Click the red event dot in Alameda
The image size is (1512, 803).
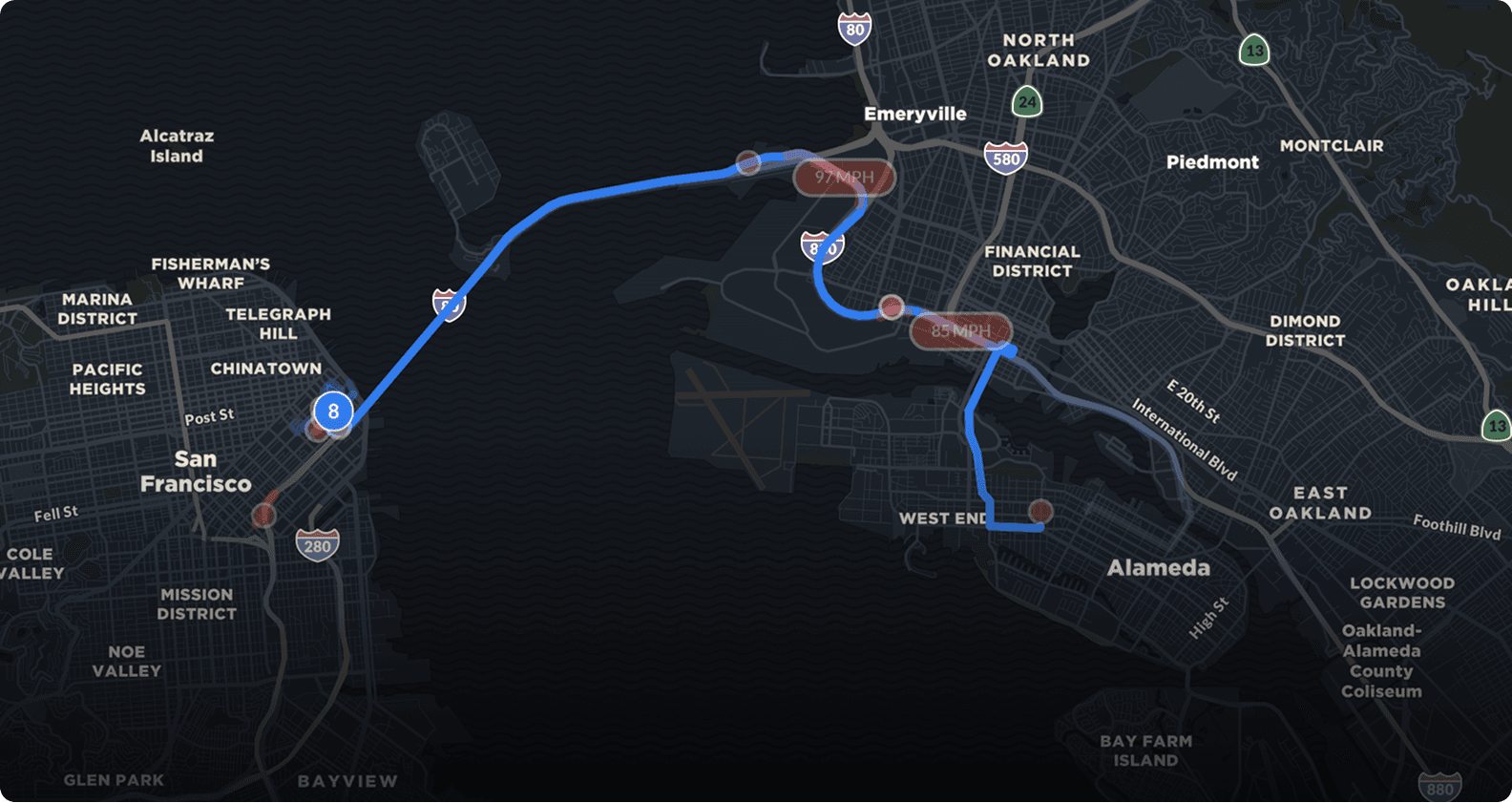pos(1040,512)
